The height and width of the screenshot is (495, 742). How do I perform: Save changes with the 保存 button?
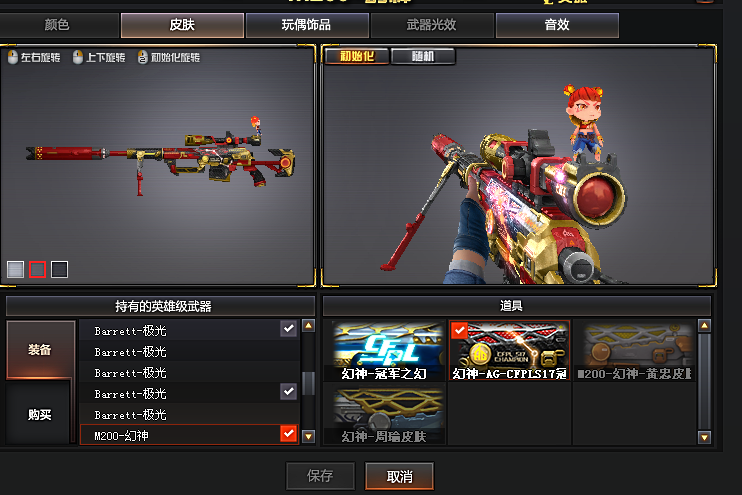click(x=321, y=476)
